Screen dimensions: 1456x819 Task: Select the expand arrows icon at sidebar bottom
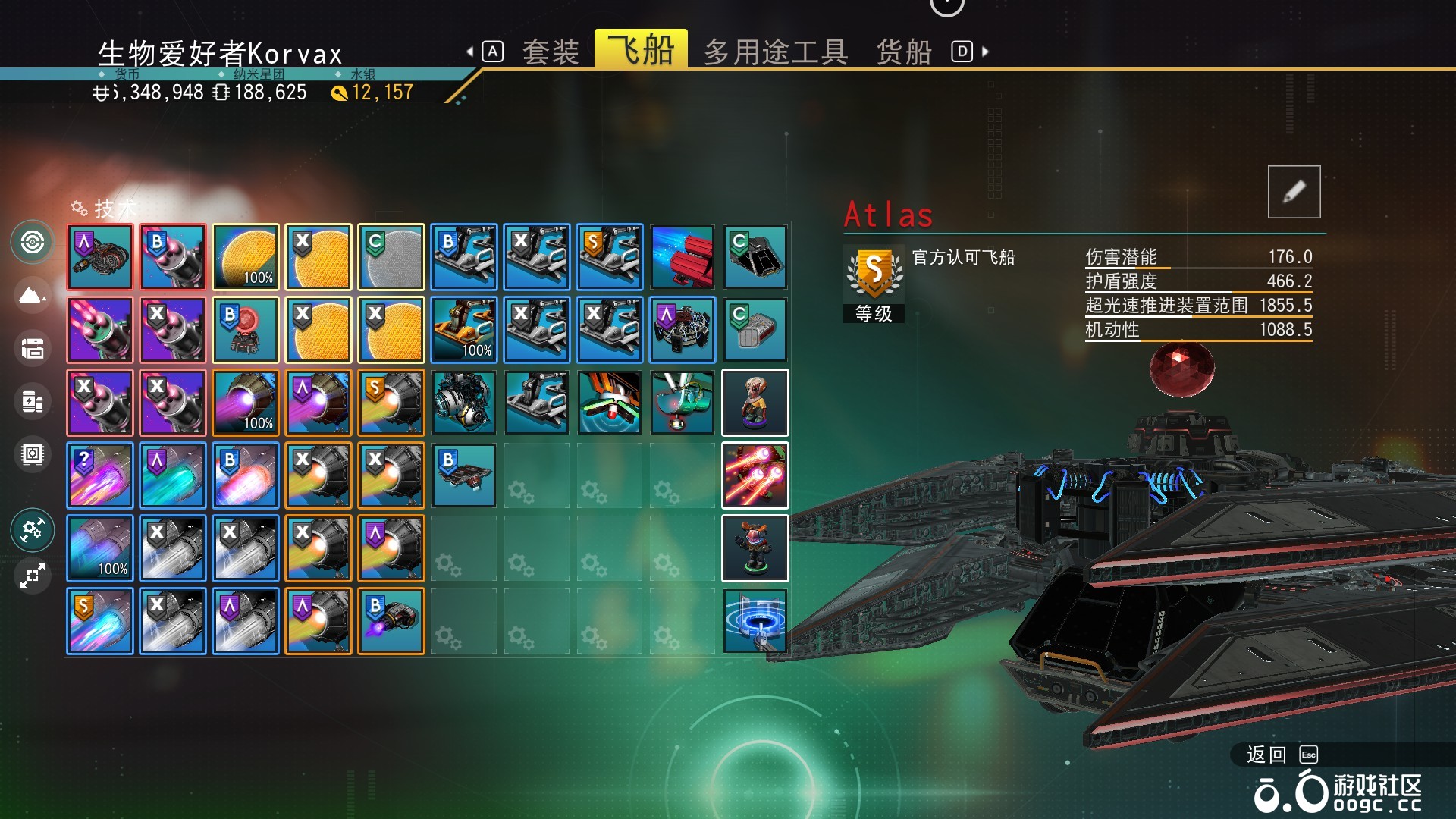tap(32, 576)
